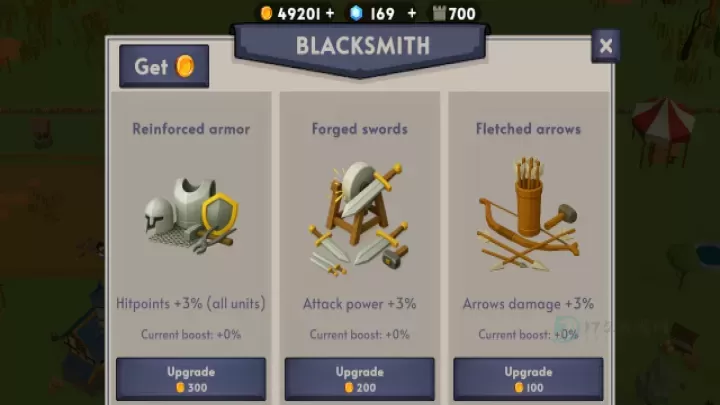Upgrade Reinforced armor for 300 coins

point(191,379)
